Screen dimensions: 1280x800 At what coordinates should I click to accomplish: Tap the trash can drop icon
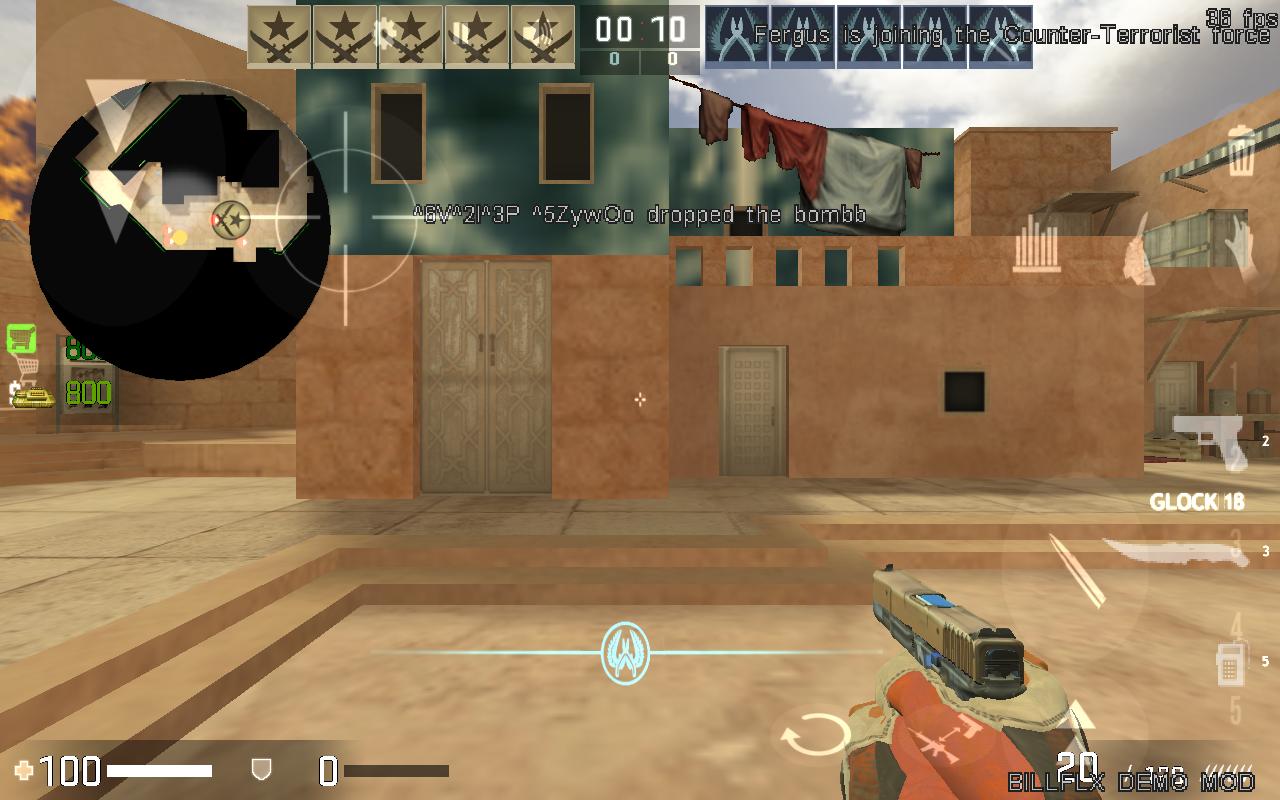(x=1241, y=152)
